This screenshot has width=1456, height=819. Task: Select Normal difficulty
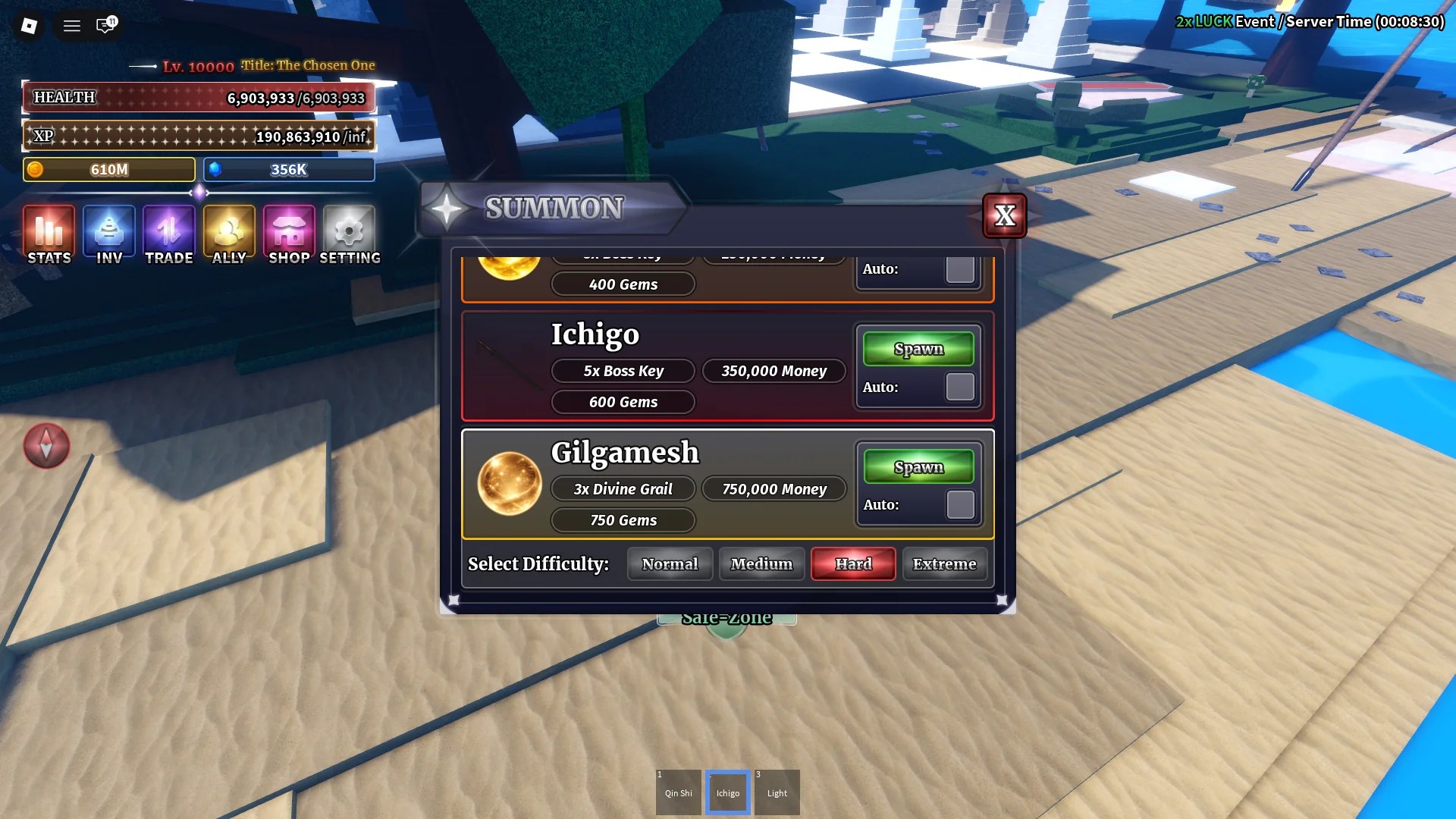pyautogui.click(x=670, y=563)
